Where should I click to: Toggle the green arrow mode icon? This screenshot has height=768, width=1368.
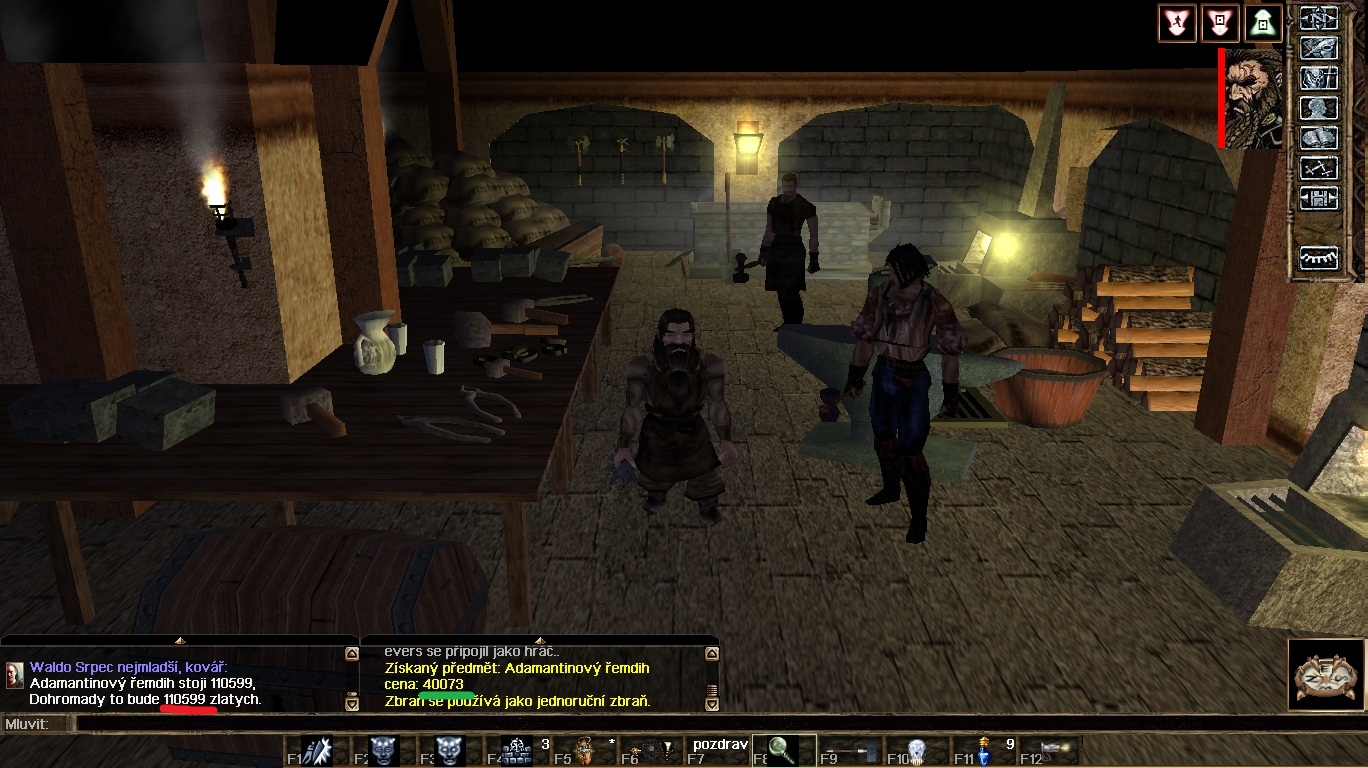click(1263, 22)
